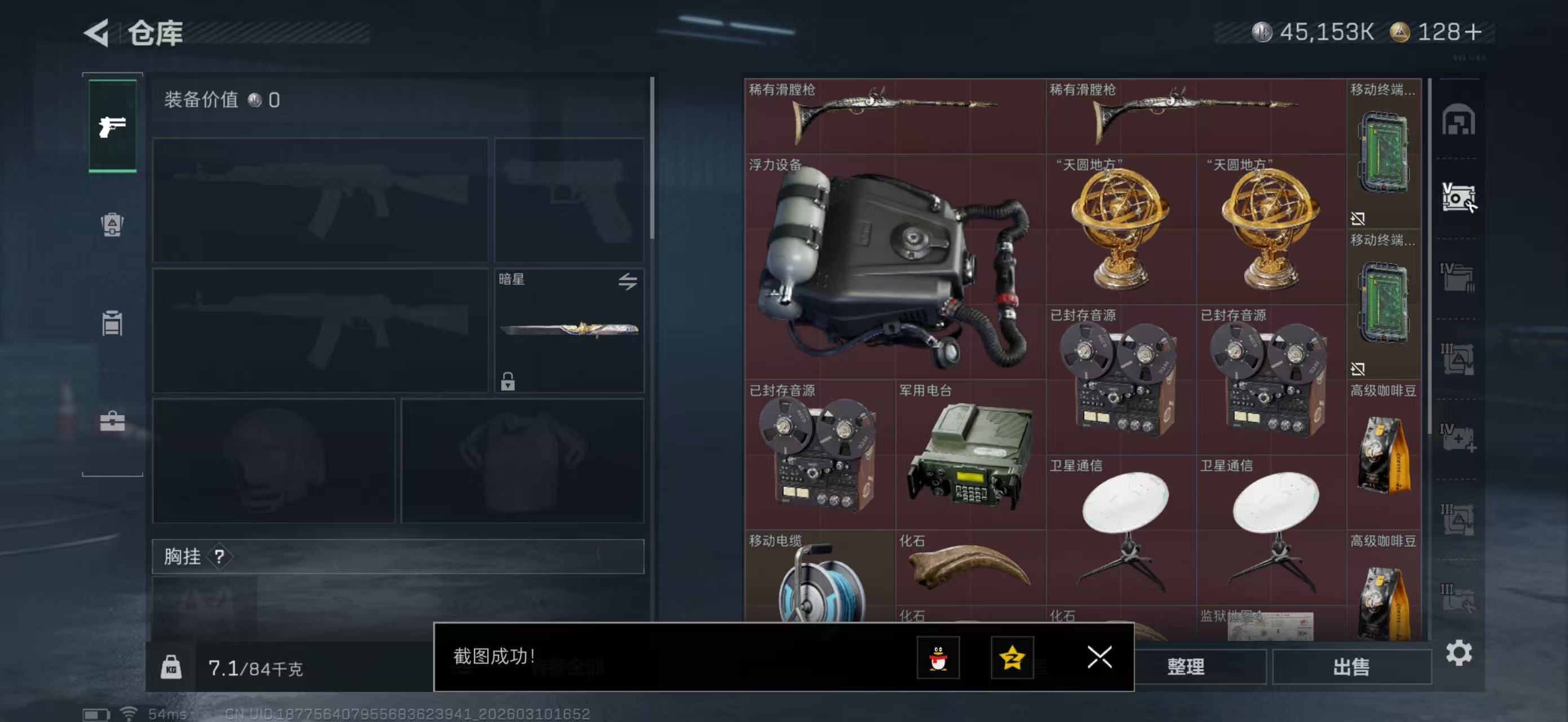Swap the 暗星 melee weapon

[x=628, y=281]
